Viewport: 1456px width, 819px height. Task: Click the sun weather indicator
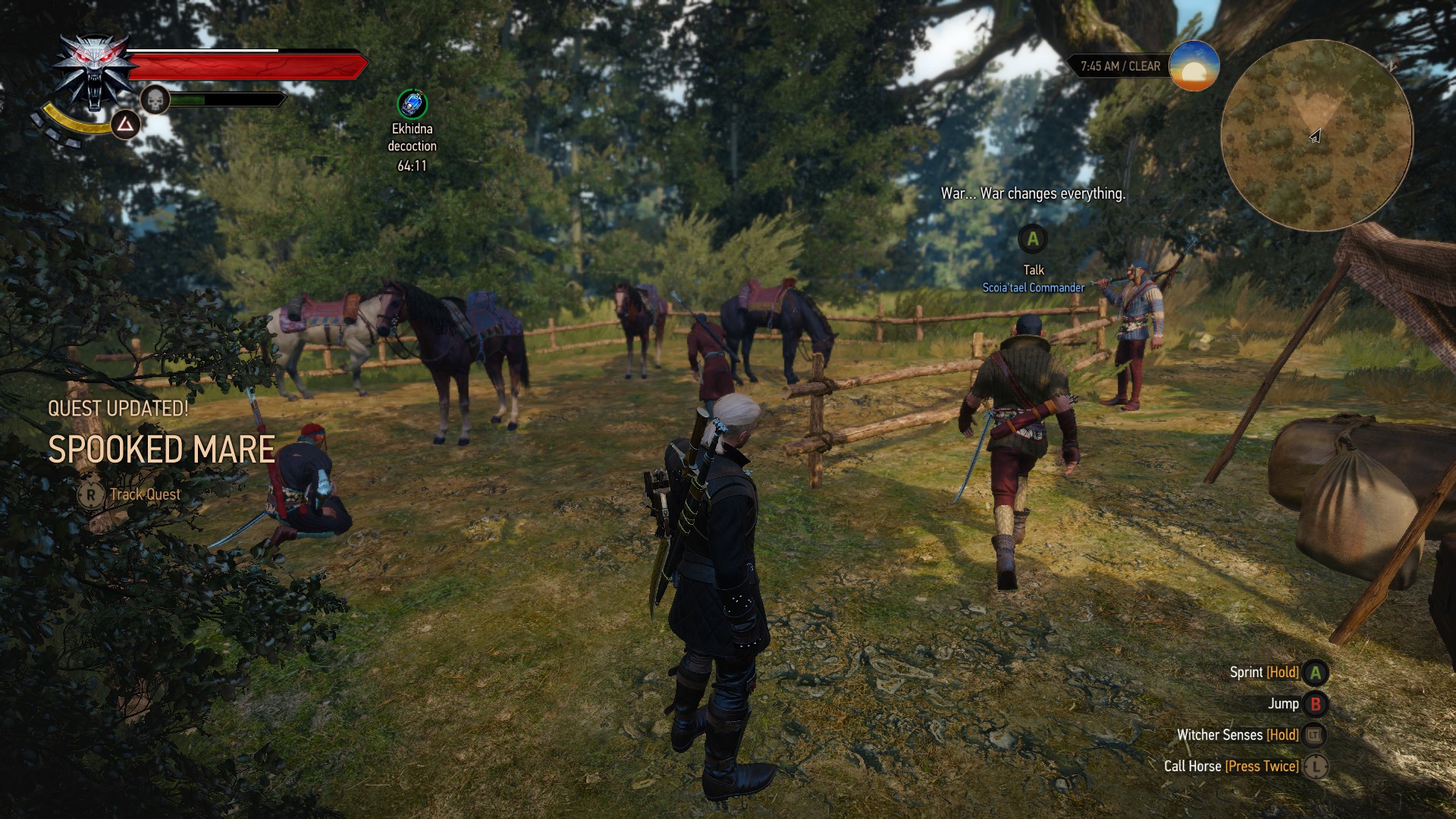1194,67
